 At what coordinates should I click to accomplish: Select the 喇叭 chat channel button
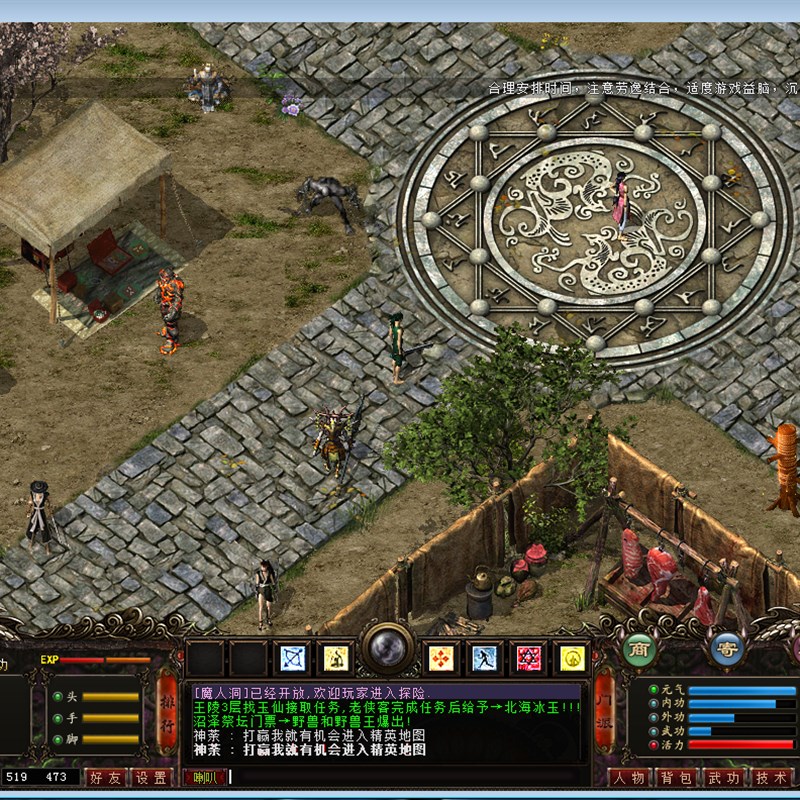pyautogui.click(x=204, y=777)
